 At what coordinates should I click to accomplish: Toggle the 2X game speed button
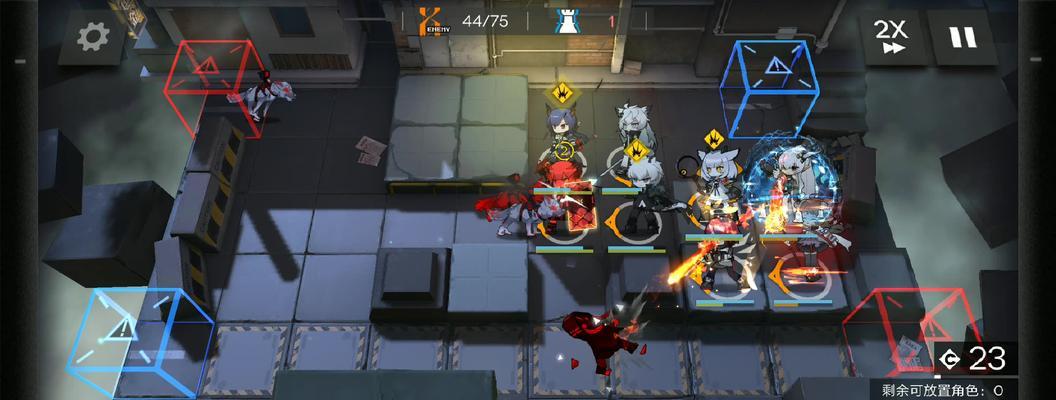[890, 37]
